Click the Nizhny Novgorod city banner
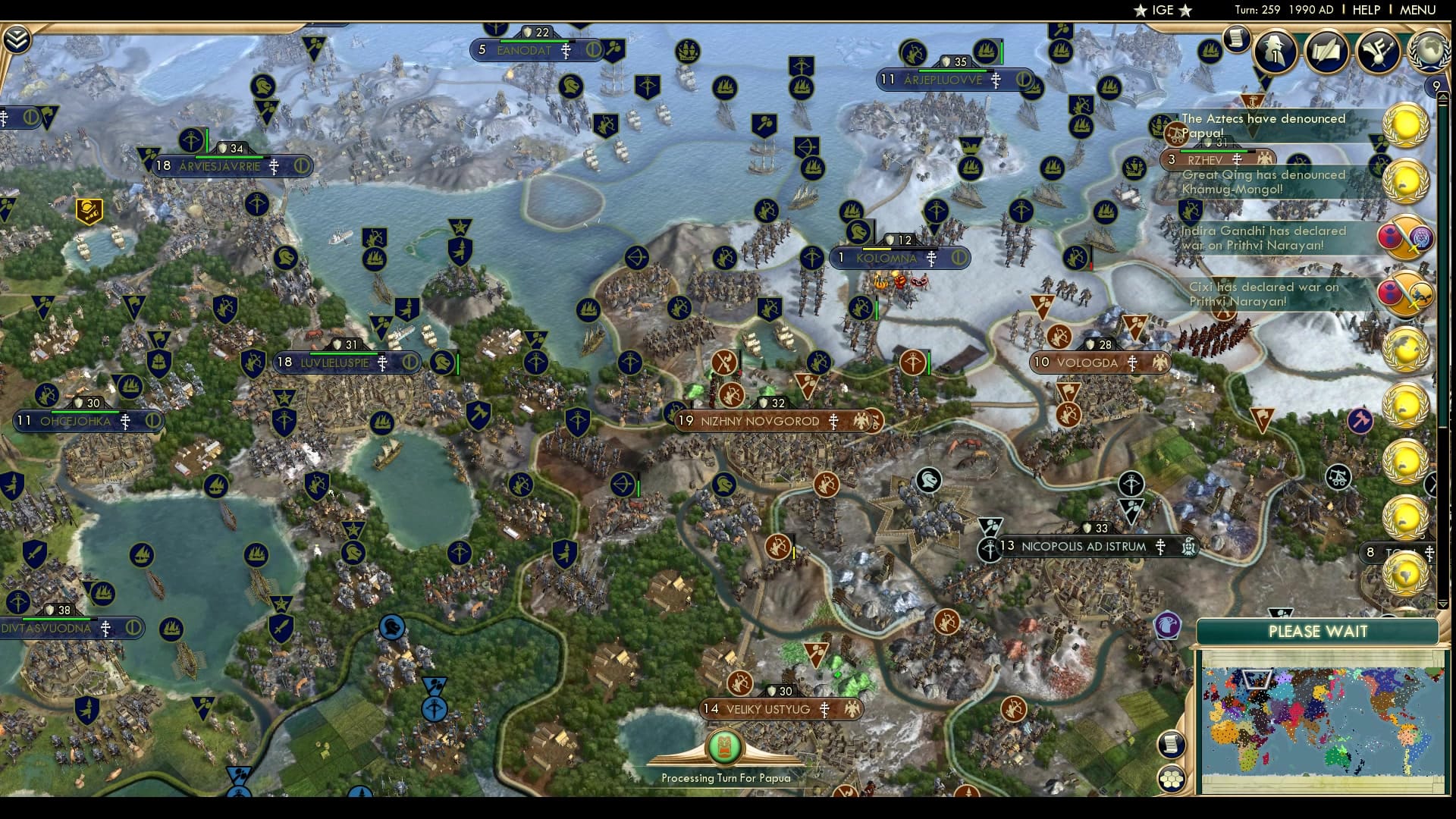The height and width of the screenshot is (819, 1456). point(758,419)
